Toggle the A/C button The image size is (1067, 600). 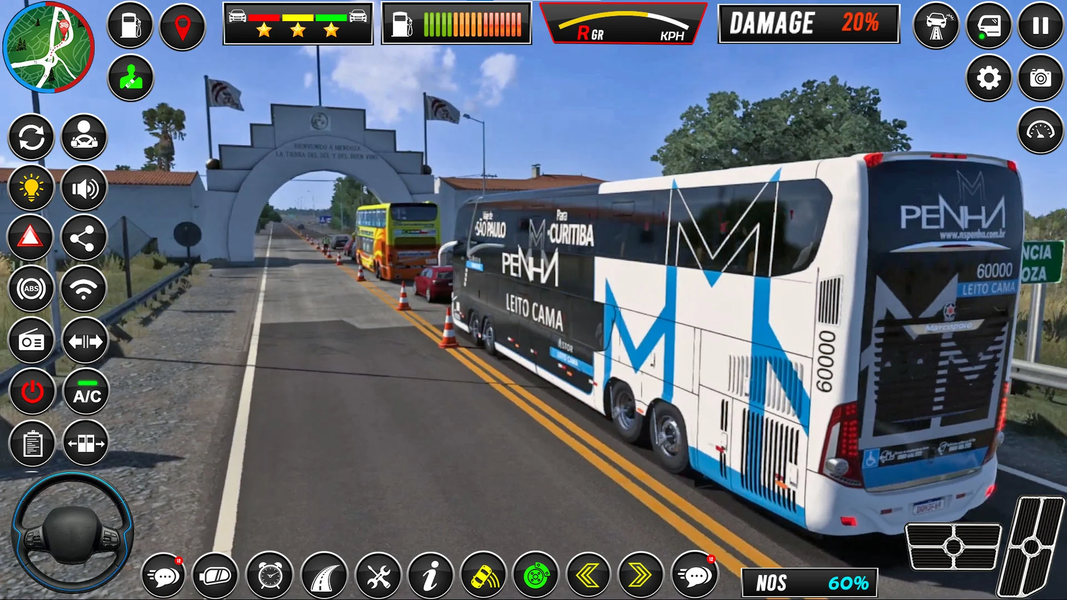point(86,392)
